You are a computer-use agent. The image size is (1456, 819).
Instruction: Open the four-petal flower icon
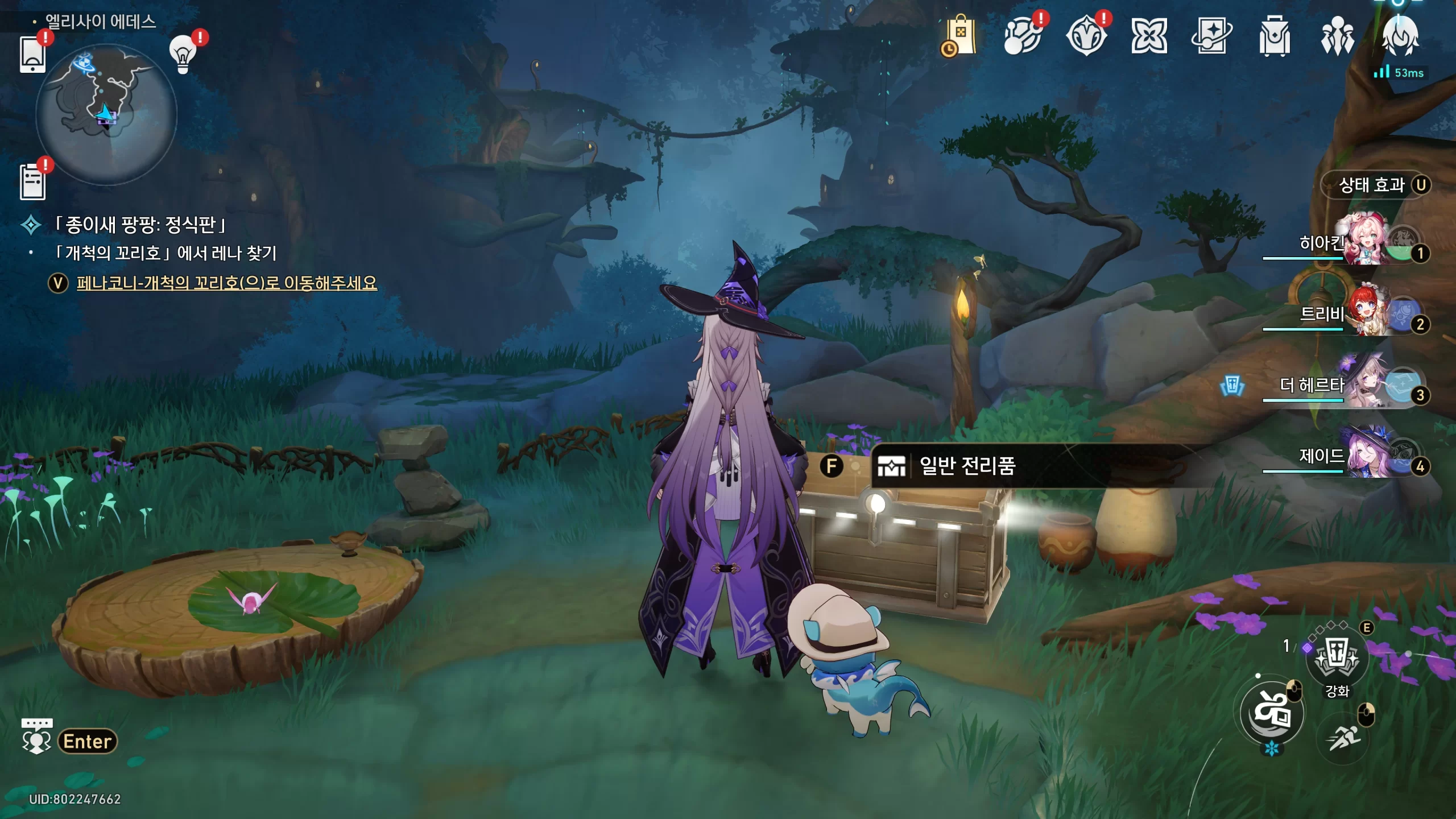(1149, 36)
